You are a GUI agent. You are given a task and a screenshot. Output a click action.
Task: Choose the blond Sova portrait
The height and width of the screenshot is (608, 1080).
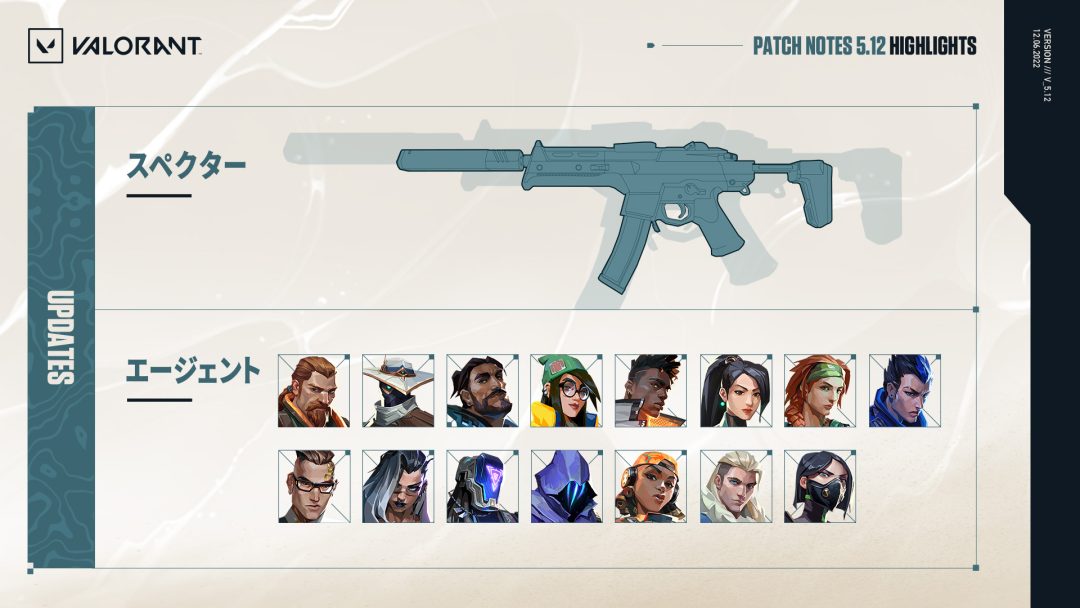click(x=735, y=486)
